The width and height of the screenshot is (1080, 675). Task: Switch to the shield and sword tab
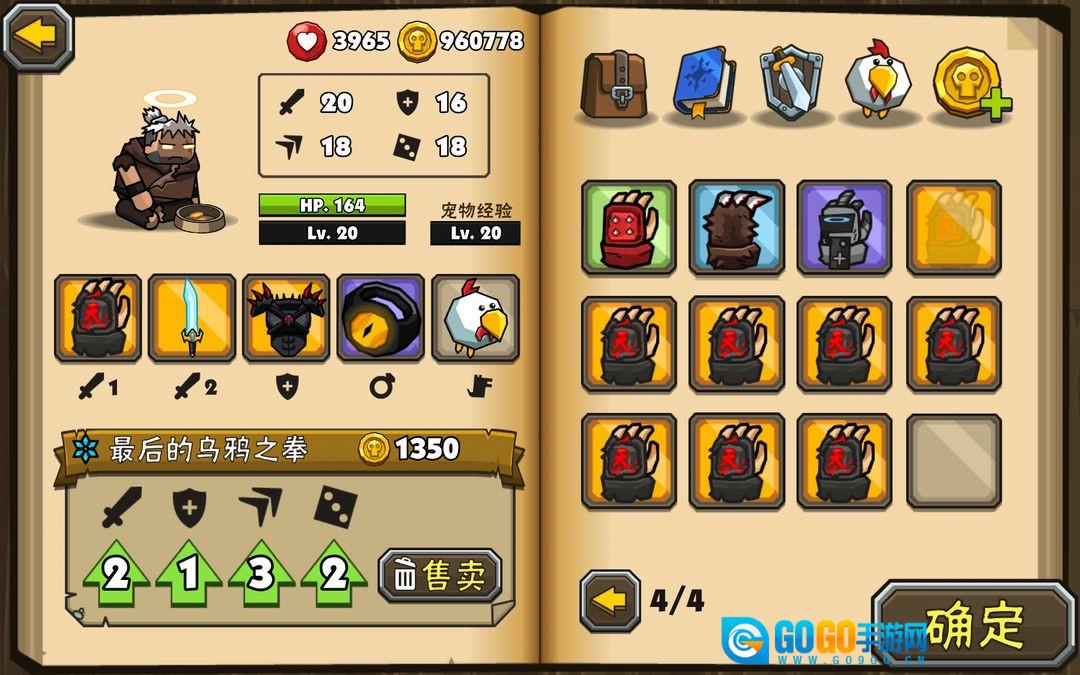tap(791, 82)
